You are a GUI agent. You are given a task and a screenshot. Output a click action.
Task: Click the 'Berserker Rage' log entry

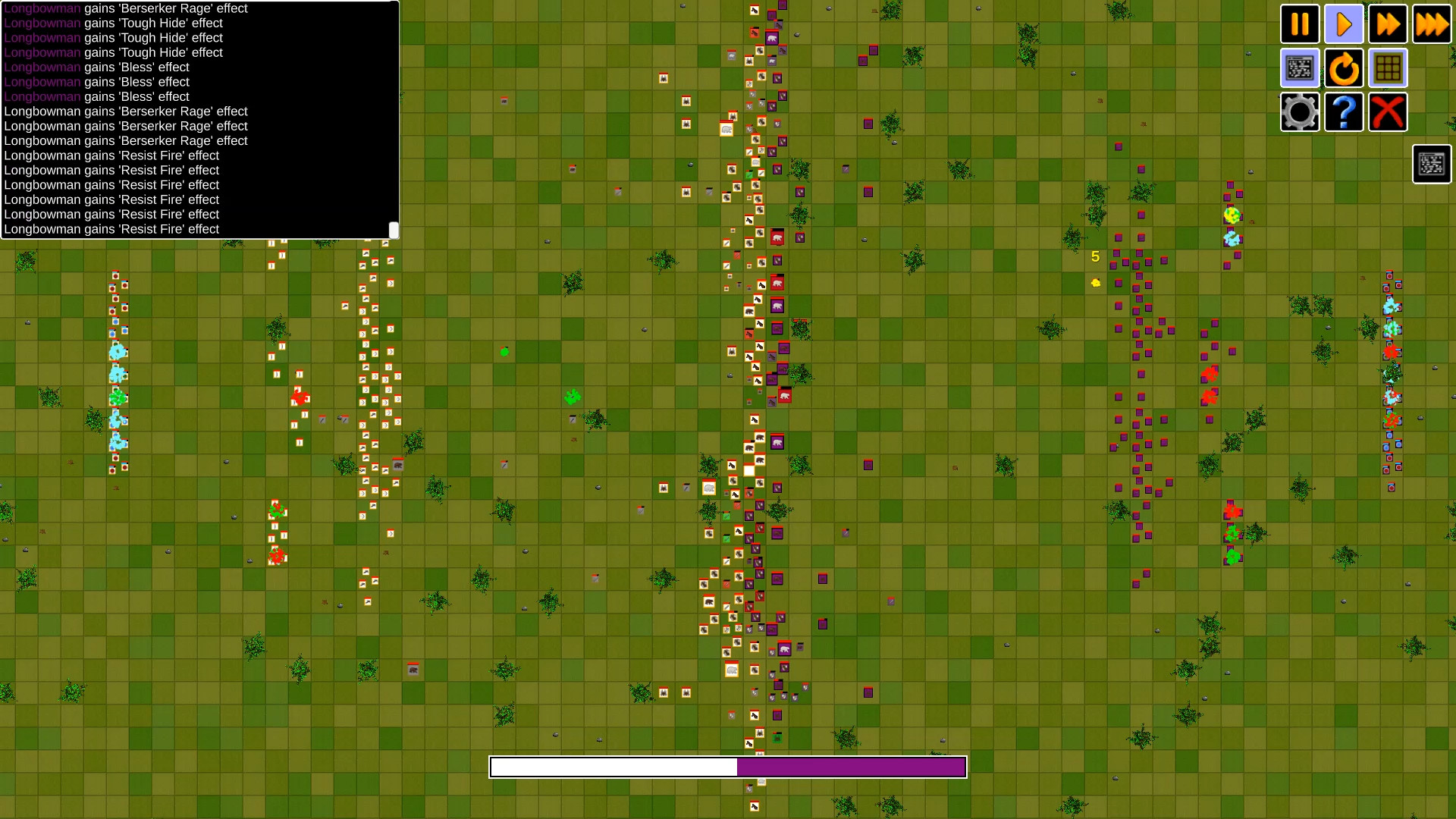click(126, 111)
